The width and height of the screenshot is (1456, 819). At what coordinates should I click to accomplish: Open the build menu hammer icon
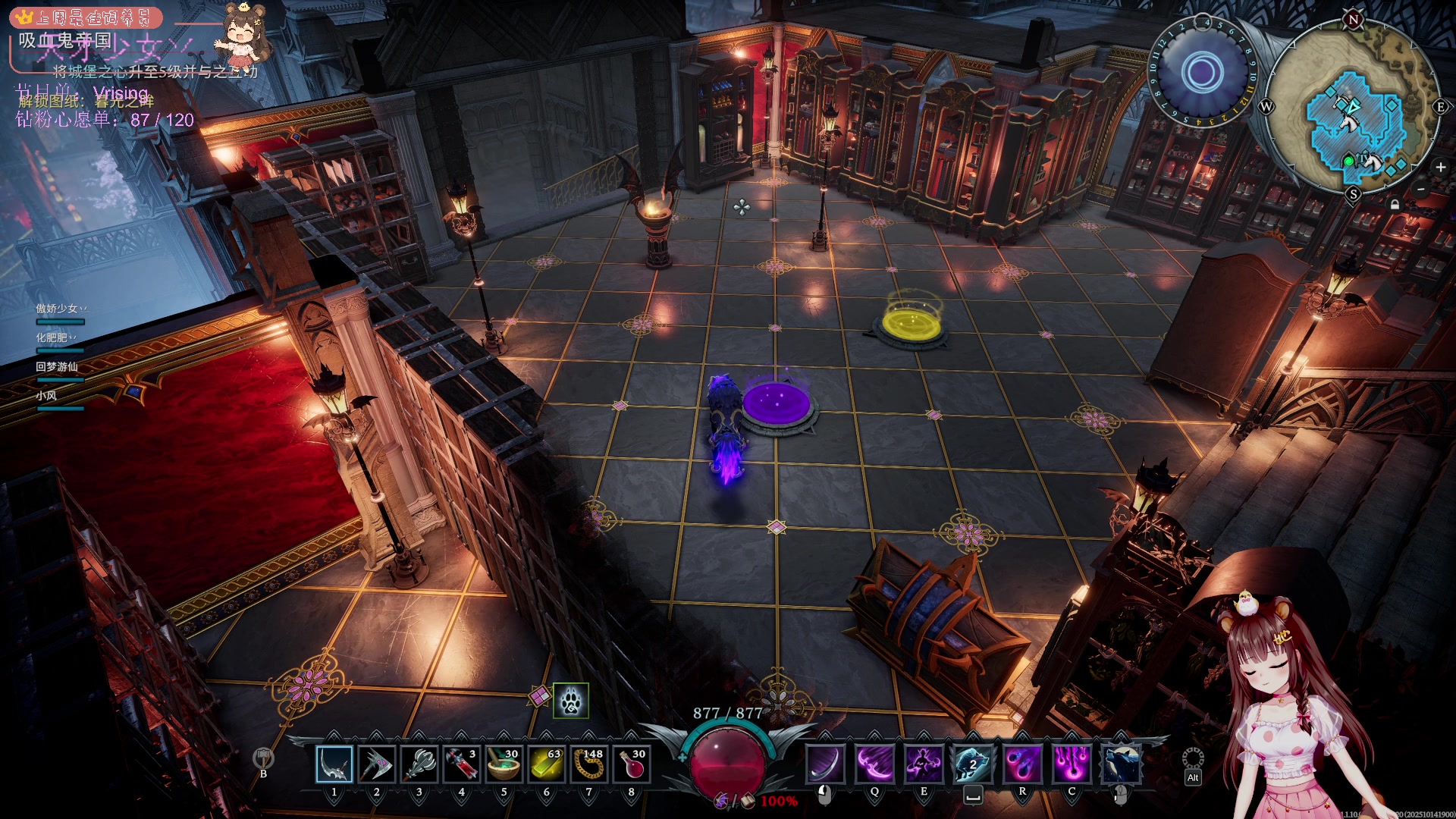(x=263, y=758)
